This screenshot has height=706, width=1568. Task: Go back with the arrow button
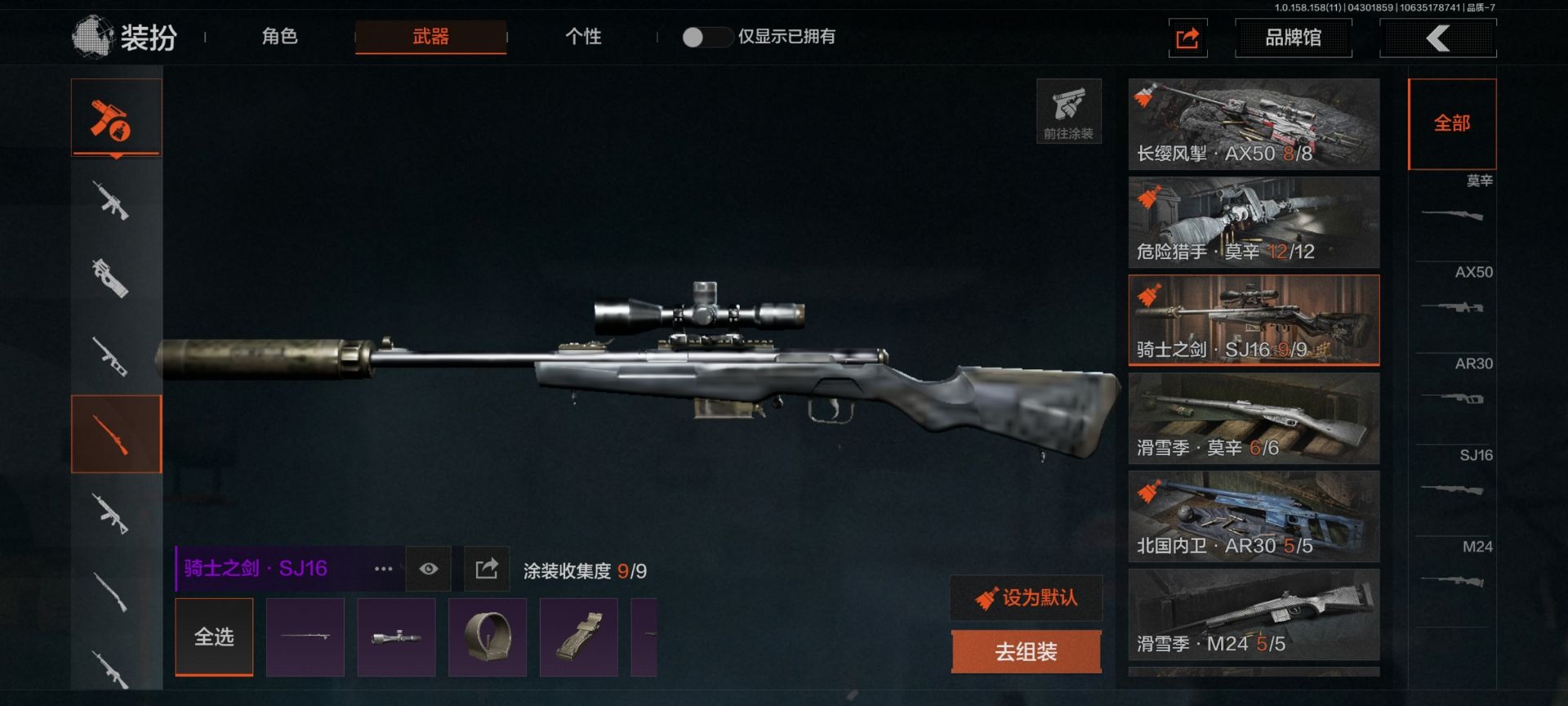[1437, 38]
